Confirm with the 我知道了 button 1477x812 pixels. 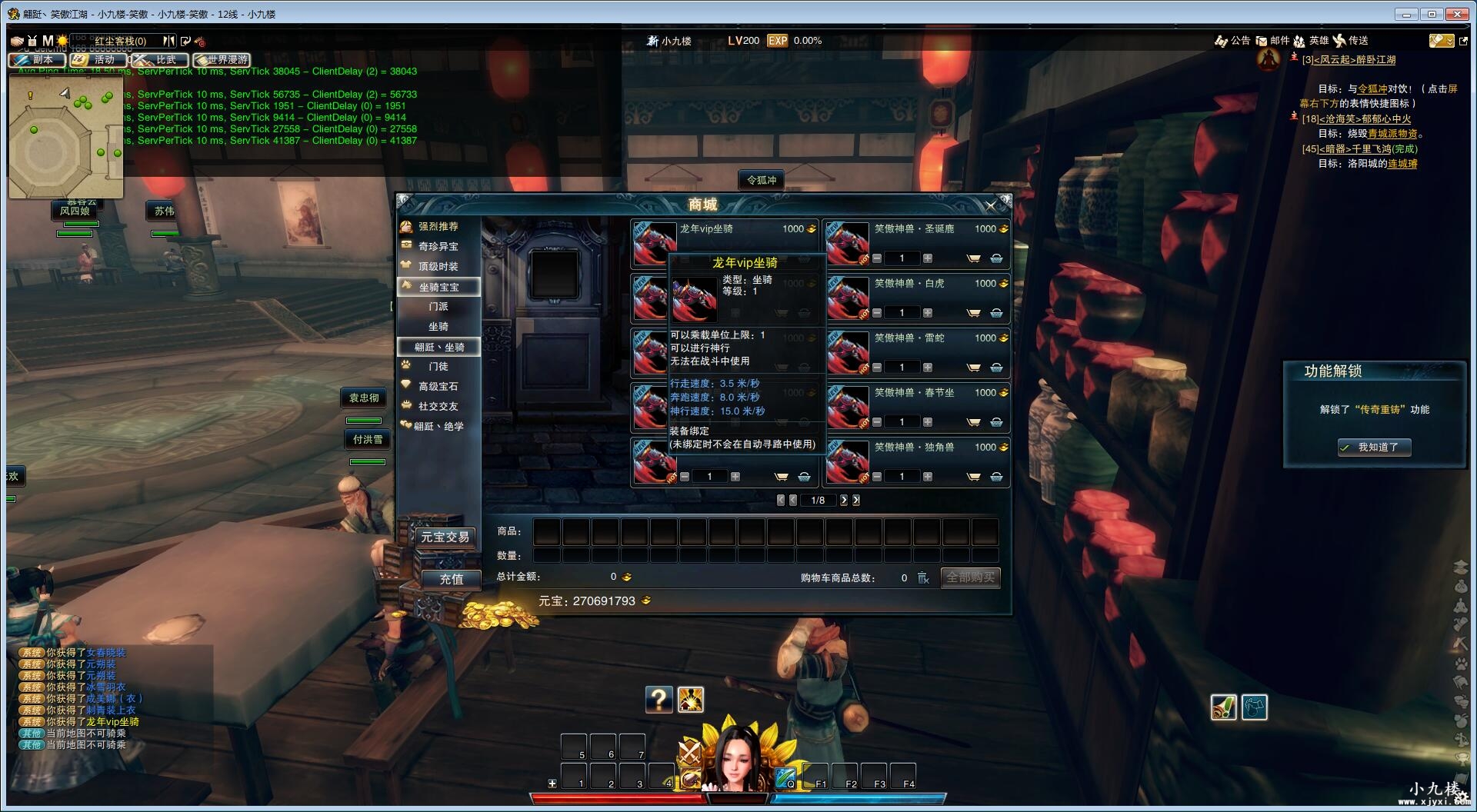point(1374,448)
